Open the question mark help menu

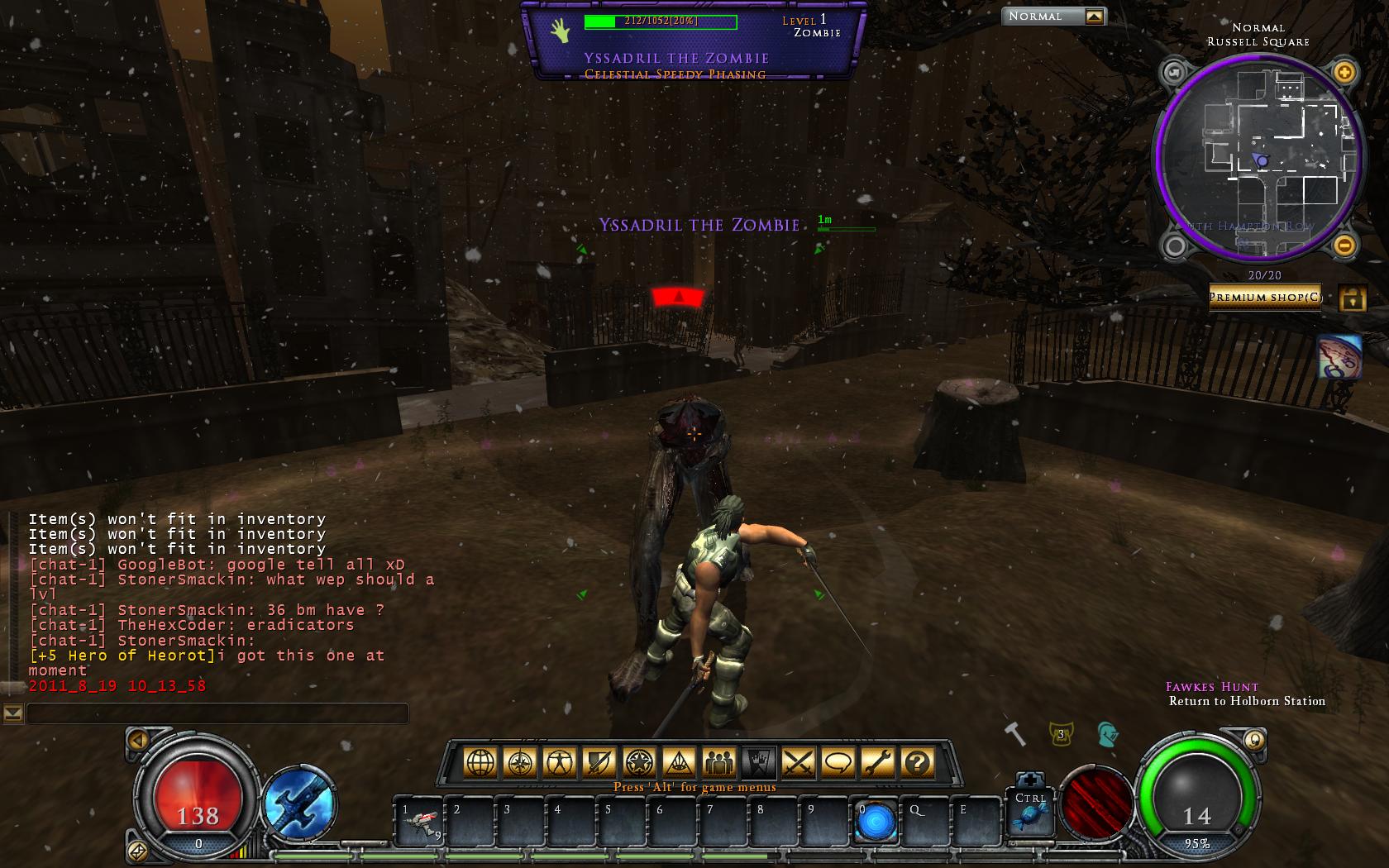[917, 762]
